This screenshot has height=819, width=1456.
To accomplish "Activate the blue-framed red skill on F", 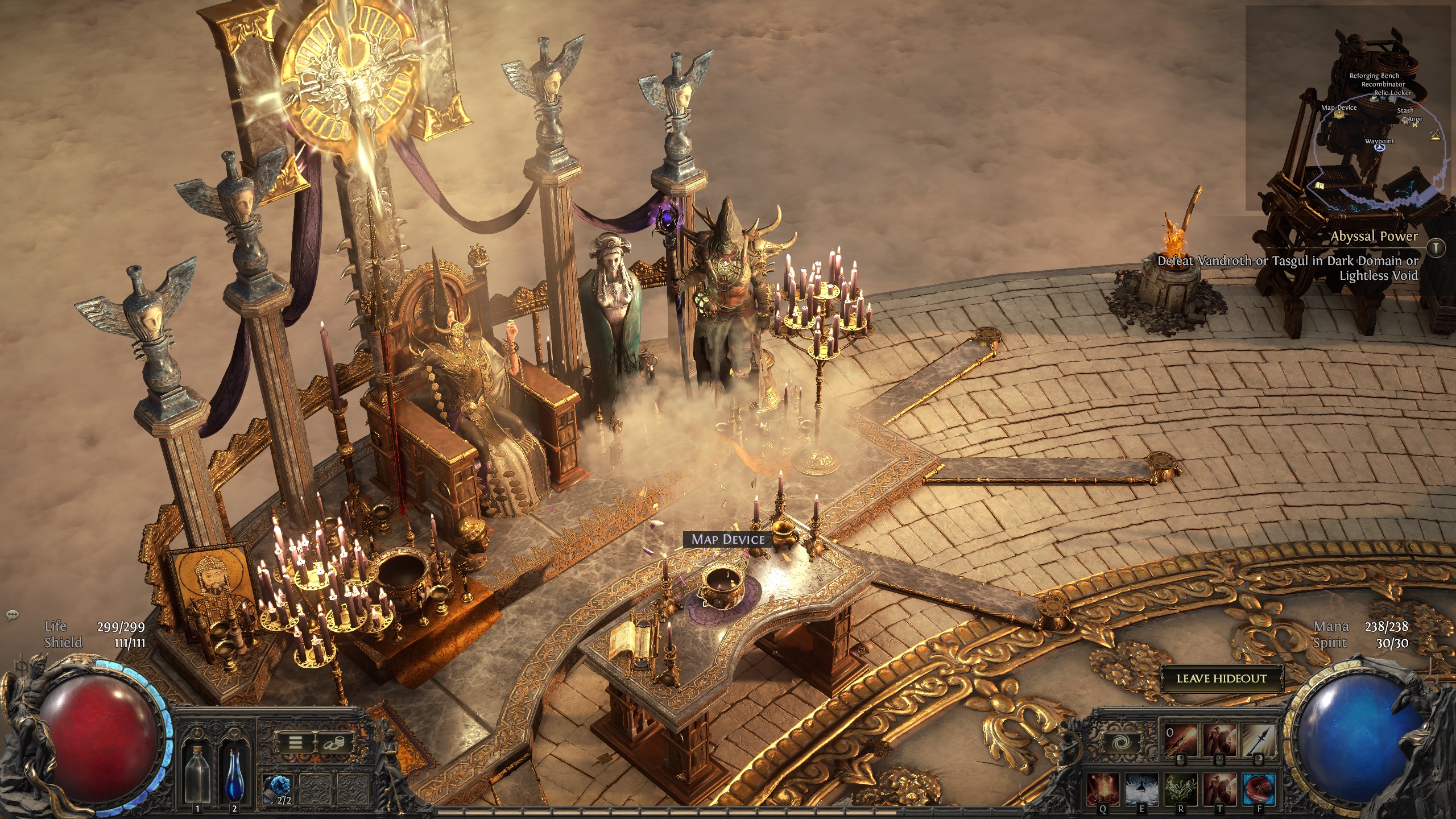I will coord(1258,788).
